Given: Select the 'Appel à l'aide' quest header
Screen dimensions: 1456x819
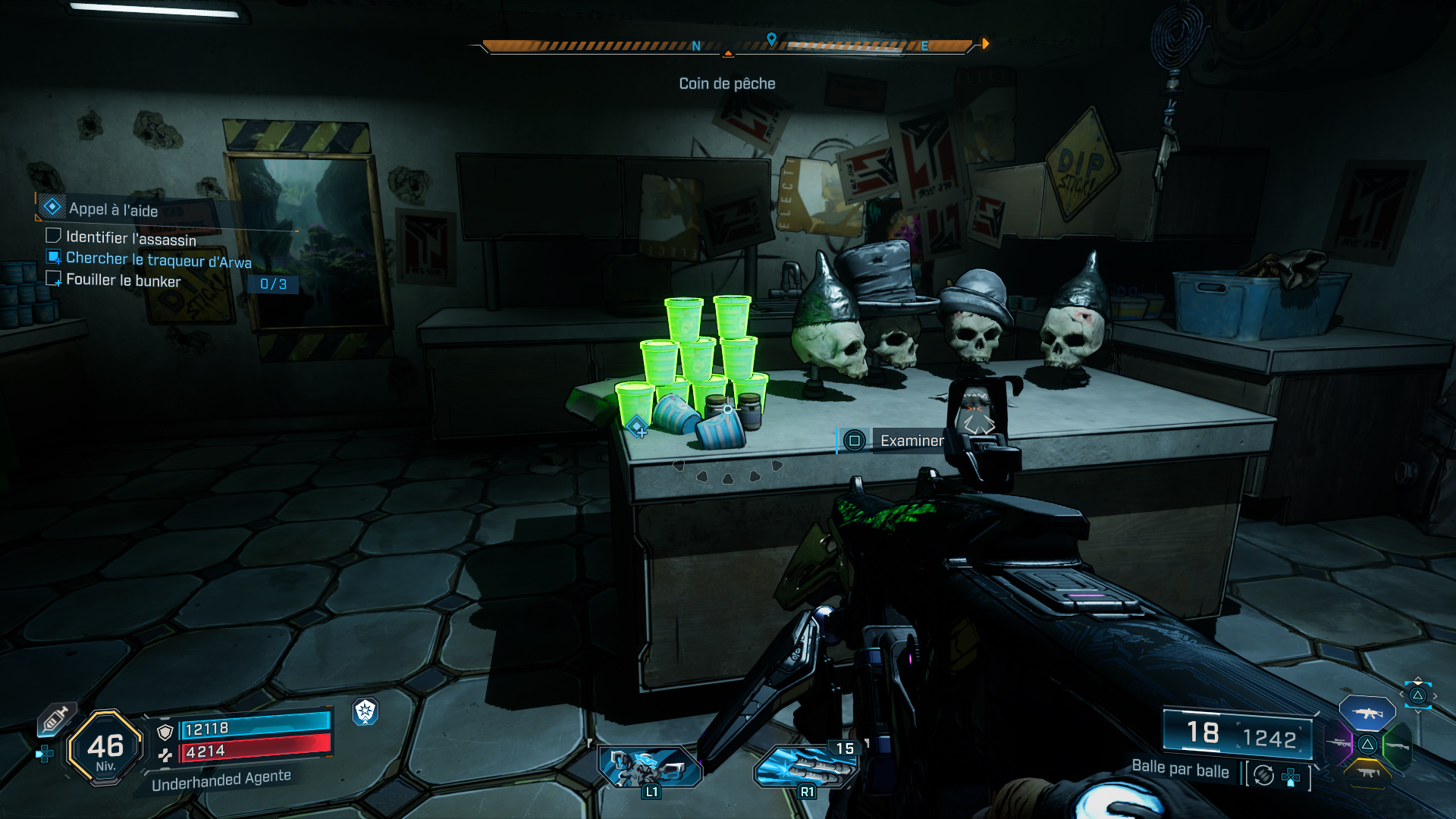Looking at the screenshot, I should (113, 209).
